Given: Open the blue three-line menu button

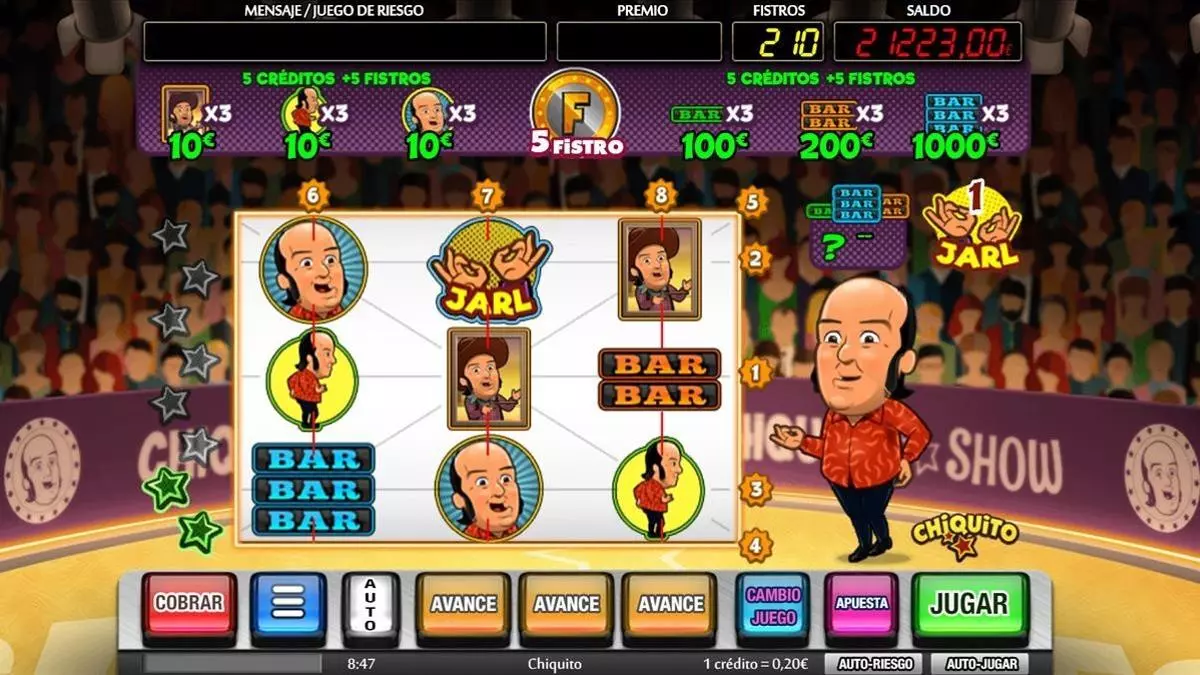Looking at the screenshot, I should 288,604.
